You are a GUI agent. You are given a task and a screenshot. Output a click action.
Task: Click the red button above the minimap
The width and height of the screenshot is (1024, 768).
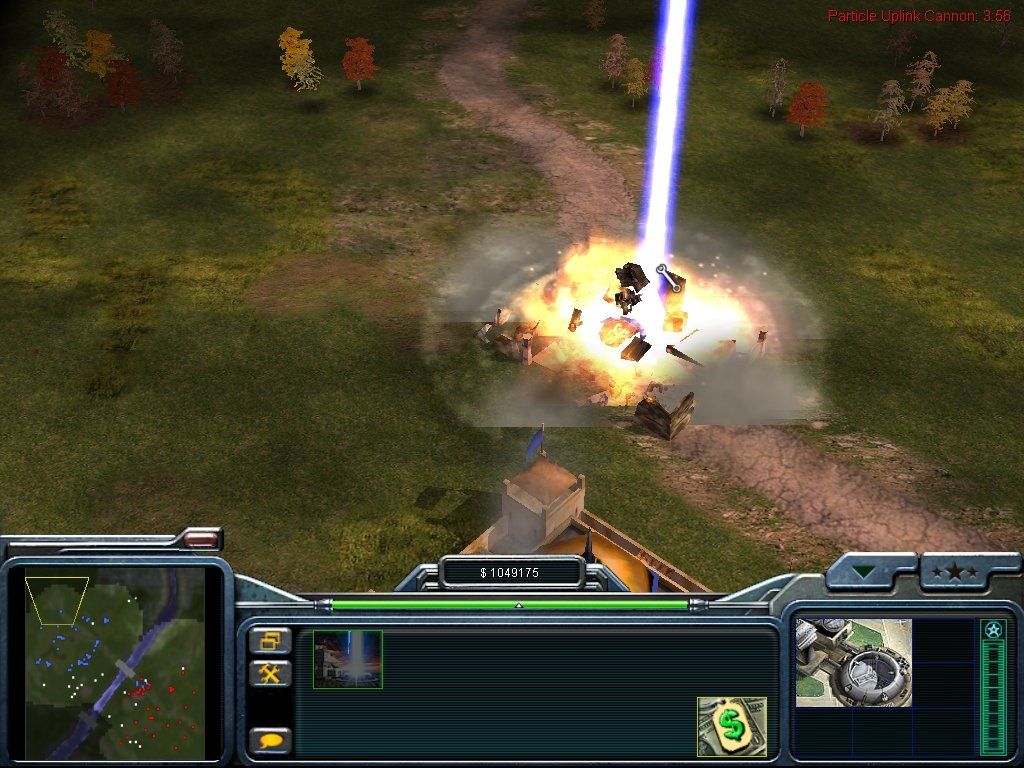click(202, 539)
